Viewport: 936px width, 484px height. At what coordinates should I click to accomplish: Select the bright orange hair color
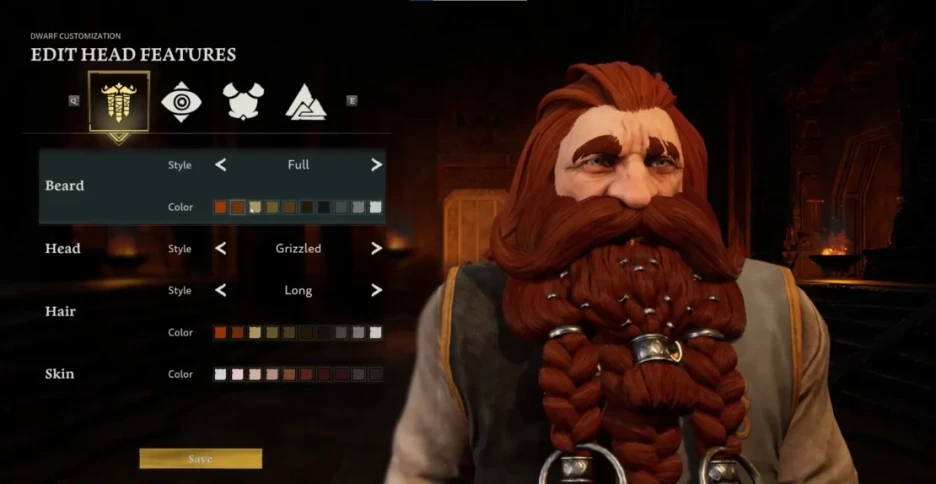coord(220,332)
